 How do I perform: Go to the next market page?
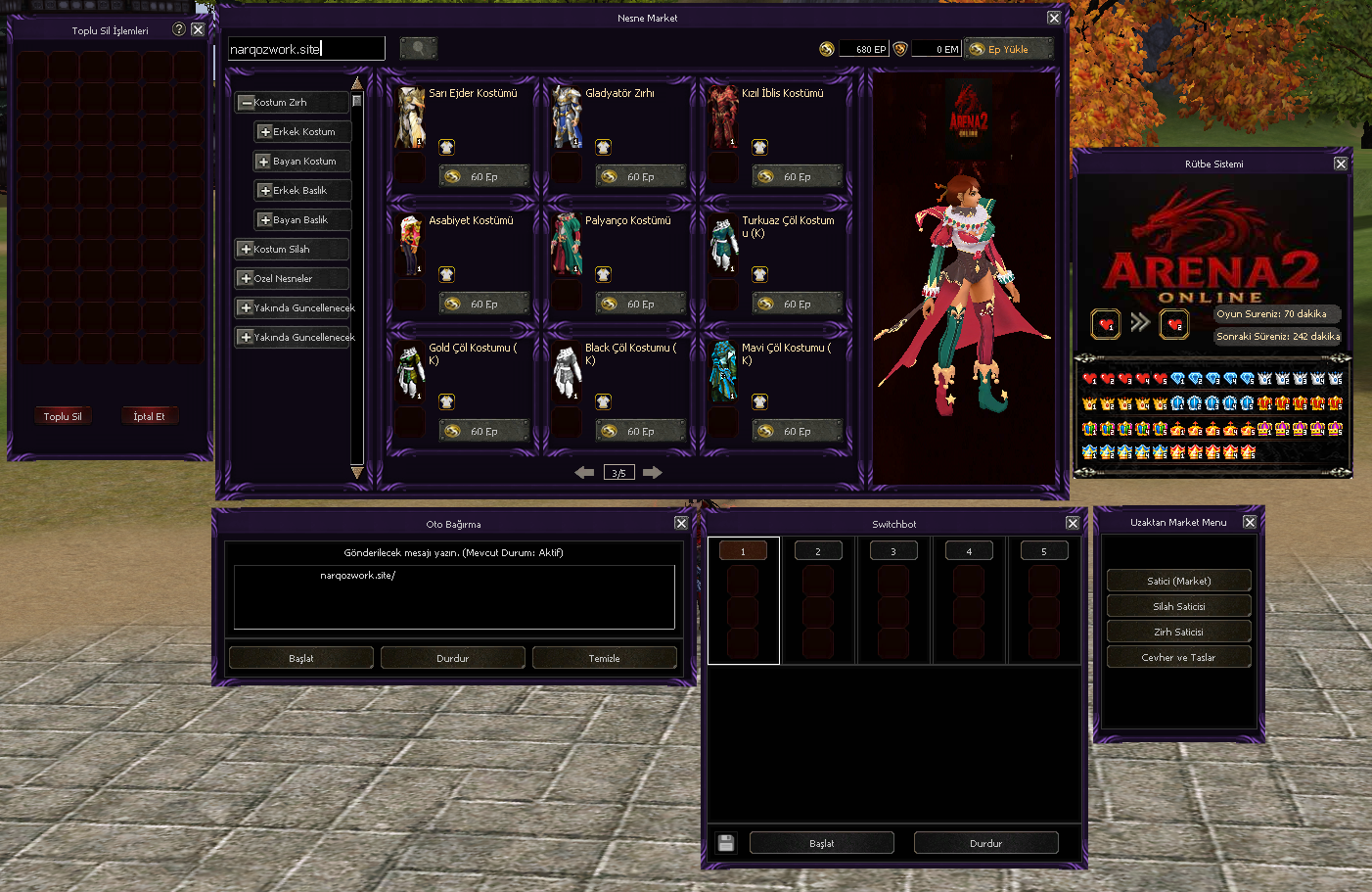tap(653, 473)
